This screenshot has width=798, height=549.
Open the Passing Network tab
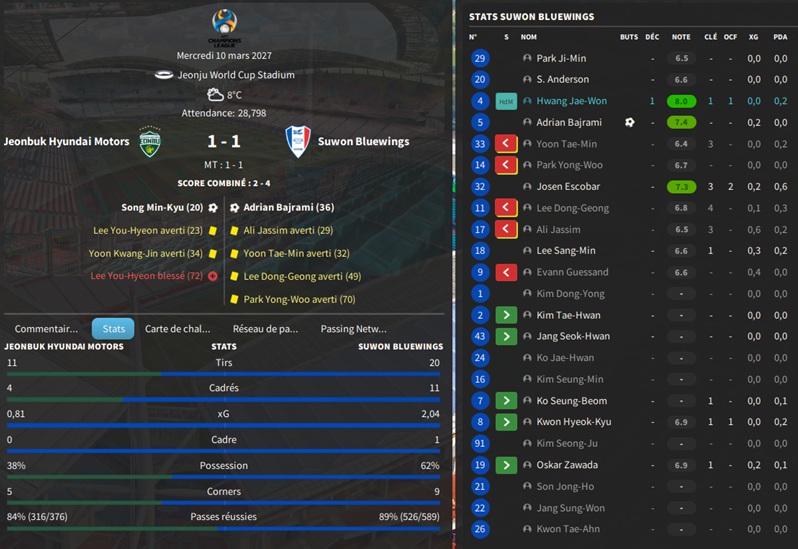[x=353, y=328]
